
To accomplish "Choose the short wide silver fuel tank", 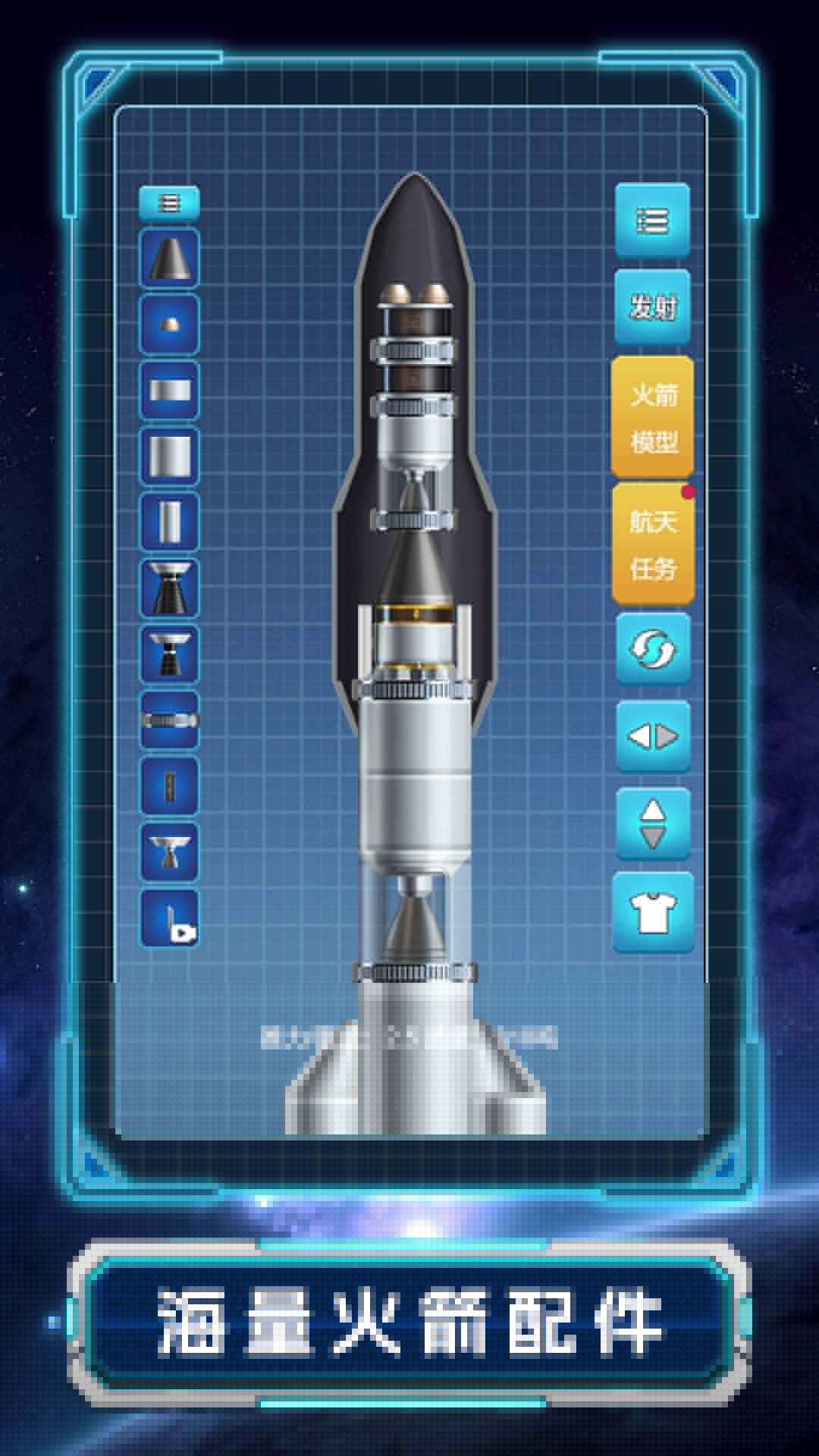I will (x=169, y=391).
